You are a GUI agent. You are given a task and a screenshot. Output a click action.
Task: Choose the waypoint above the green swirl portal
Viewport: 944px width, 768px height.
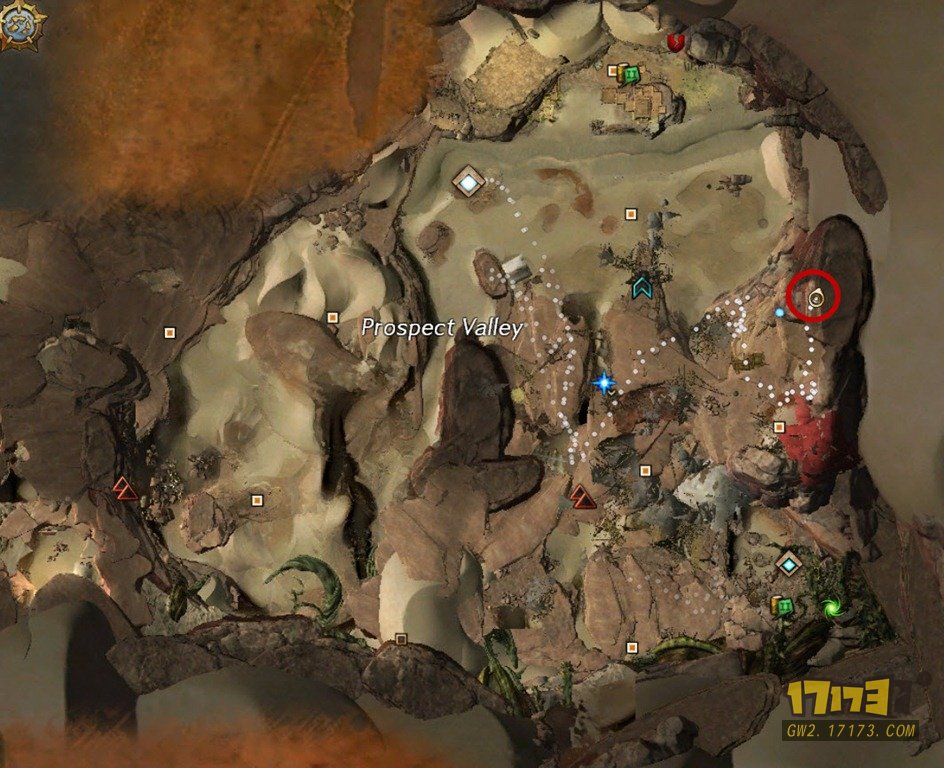(x=790, y=565)
